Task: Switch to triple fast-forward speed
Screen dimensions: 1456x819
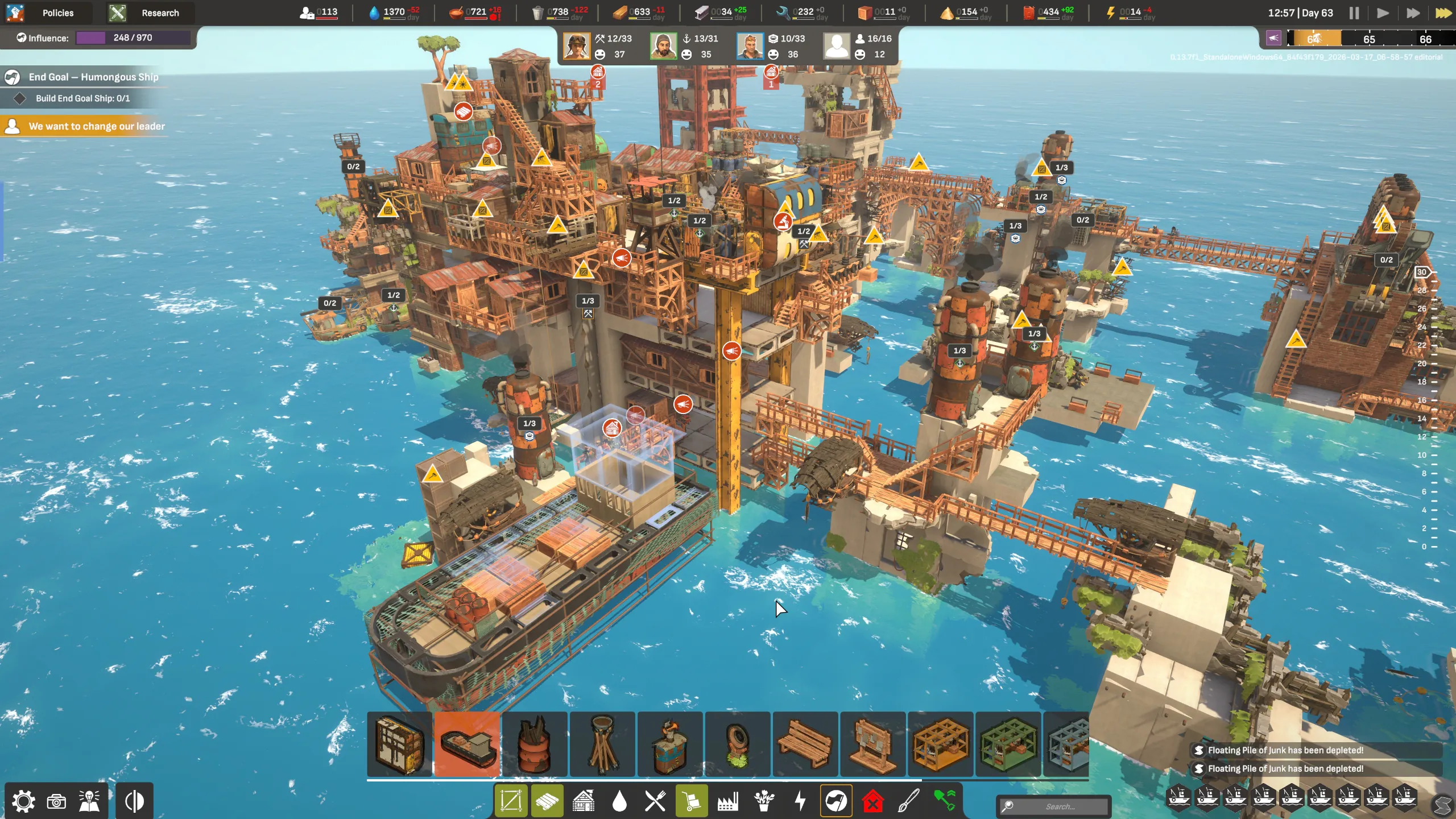Action: point(1443,13)
